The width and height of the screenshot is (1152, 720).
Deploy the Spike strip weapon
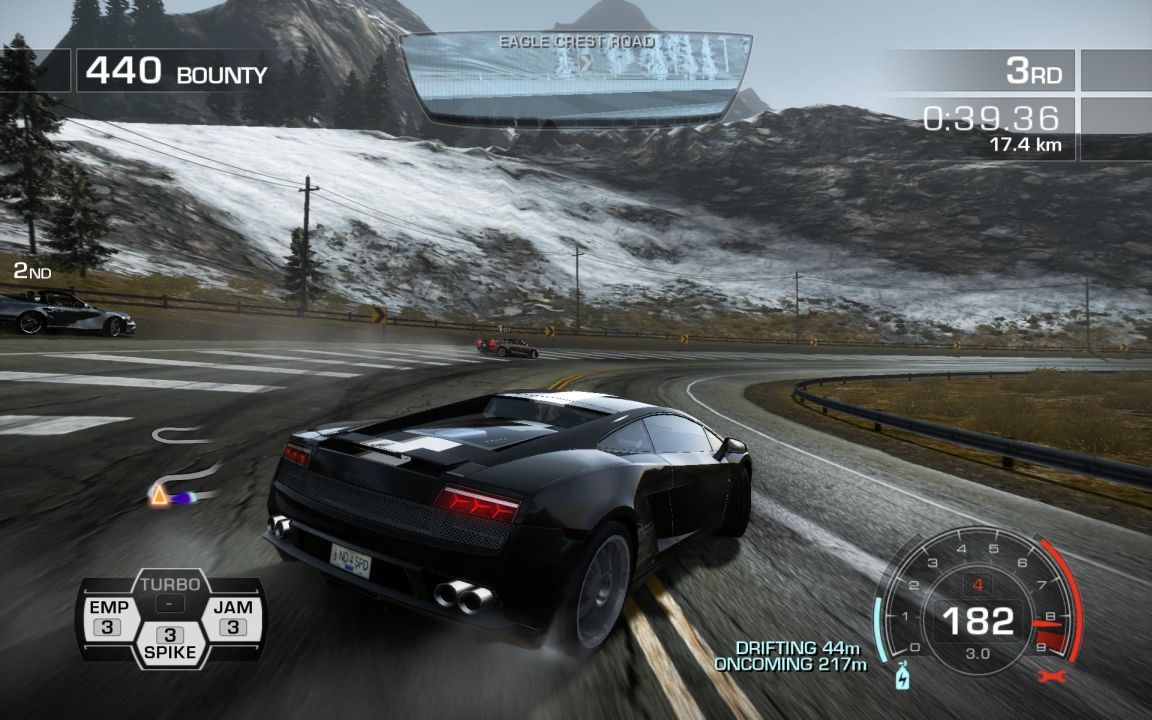(x=170, y=644)
